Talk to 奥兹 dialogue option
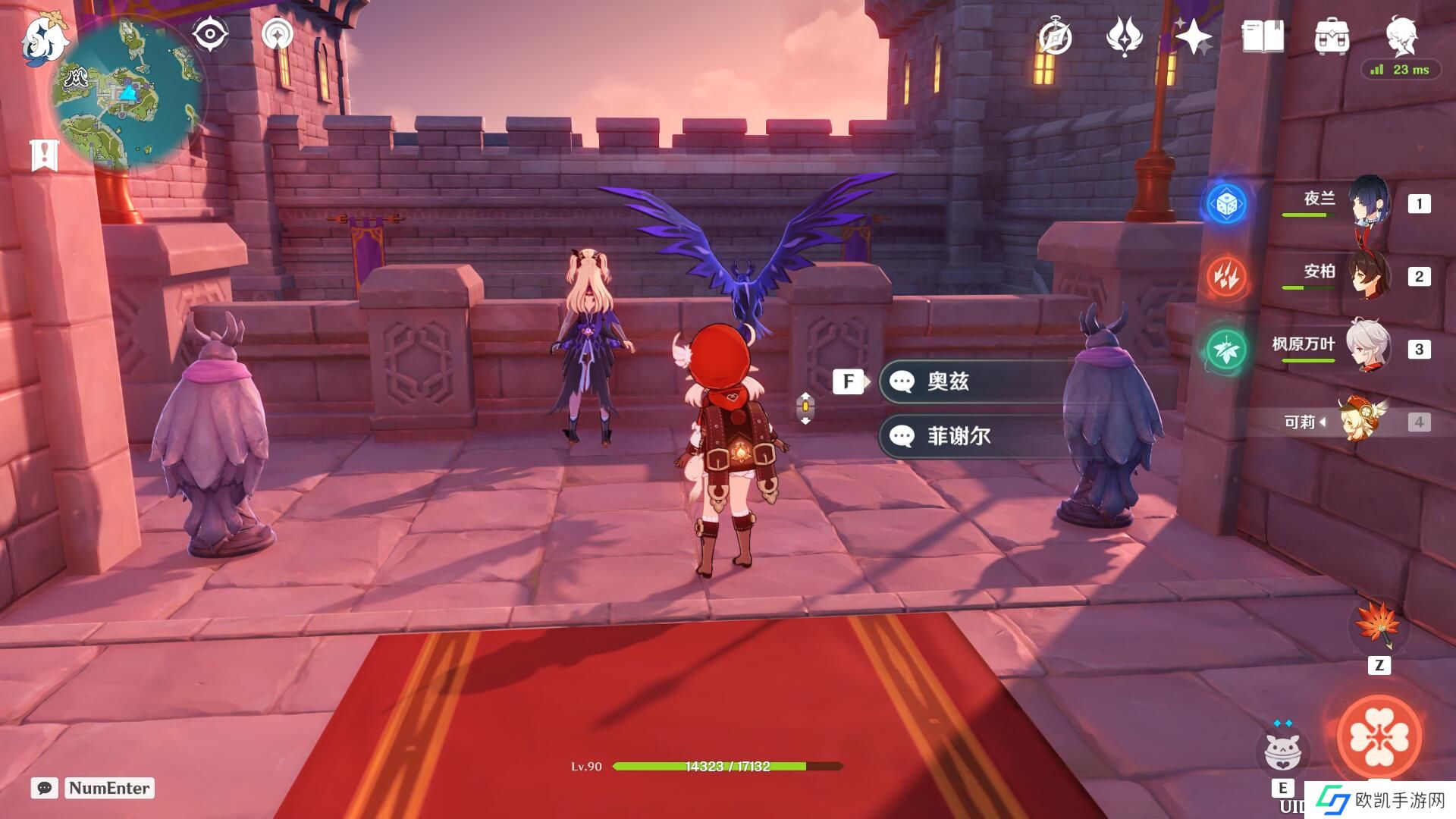 978,381
